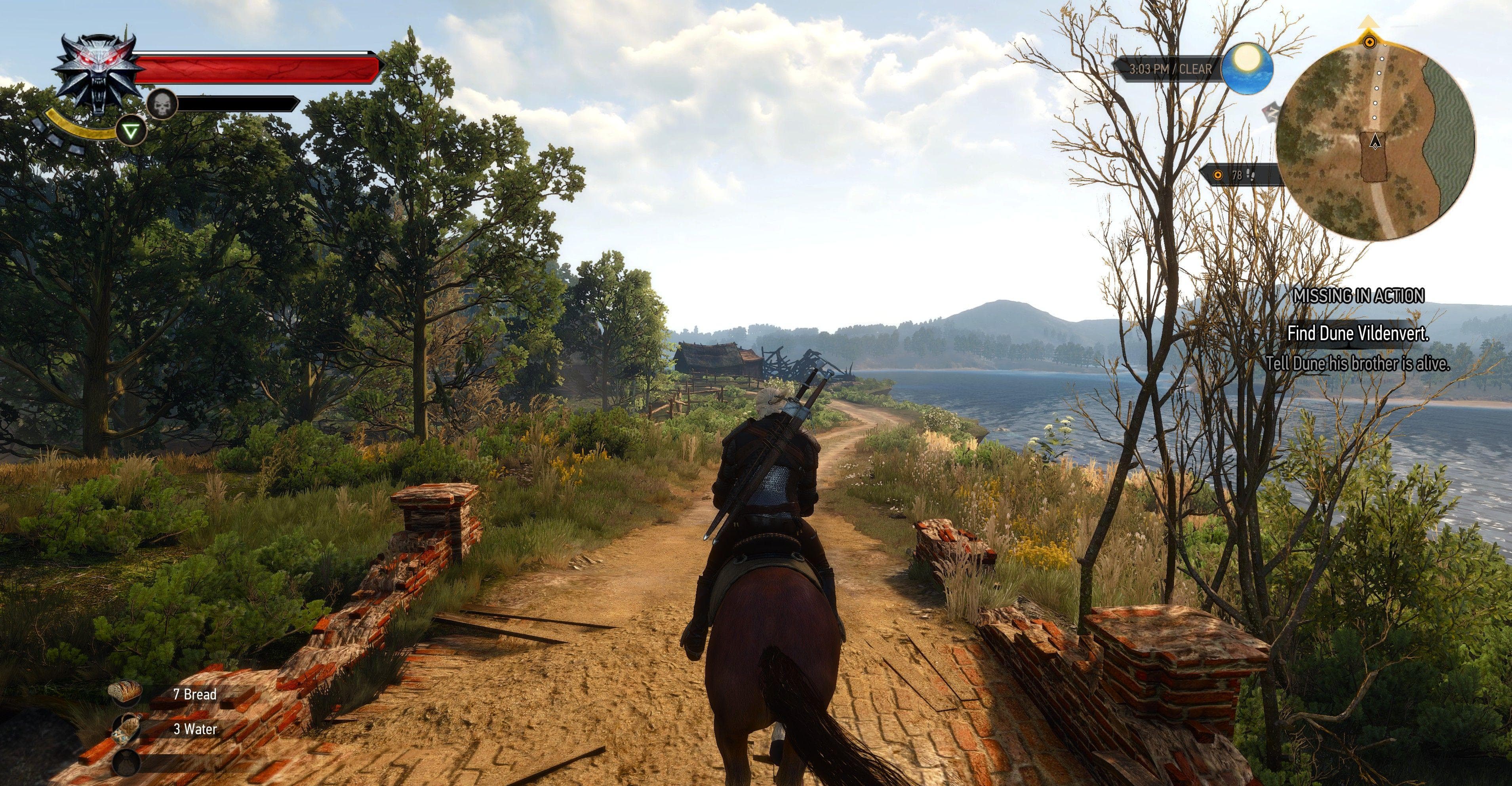The image size is (1512, 786).
Task: Click the skull toxicity icon
Action: pyautogui.click(x=162, y=105)
